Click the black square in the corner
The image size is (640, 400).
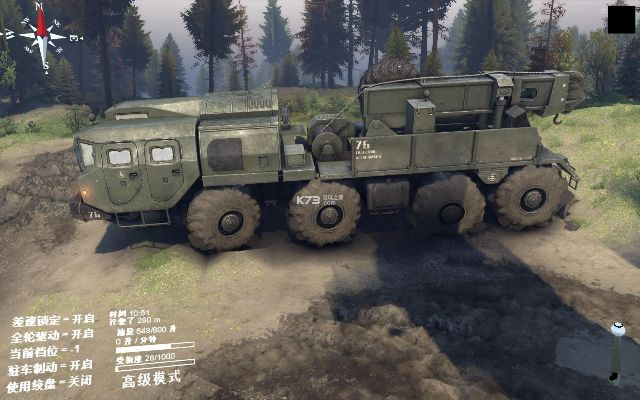click(620, 19)
